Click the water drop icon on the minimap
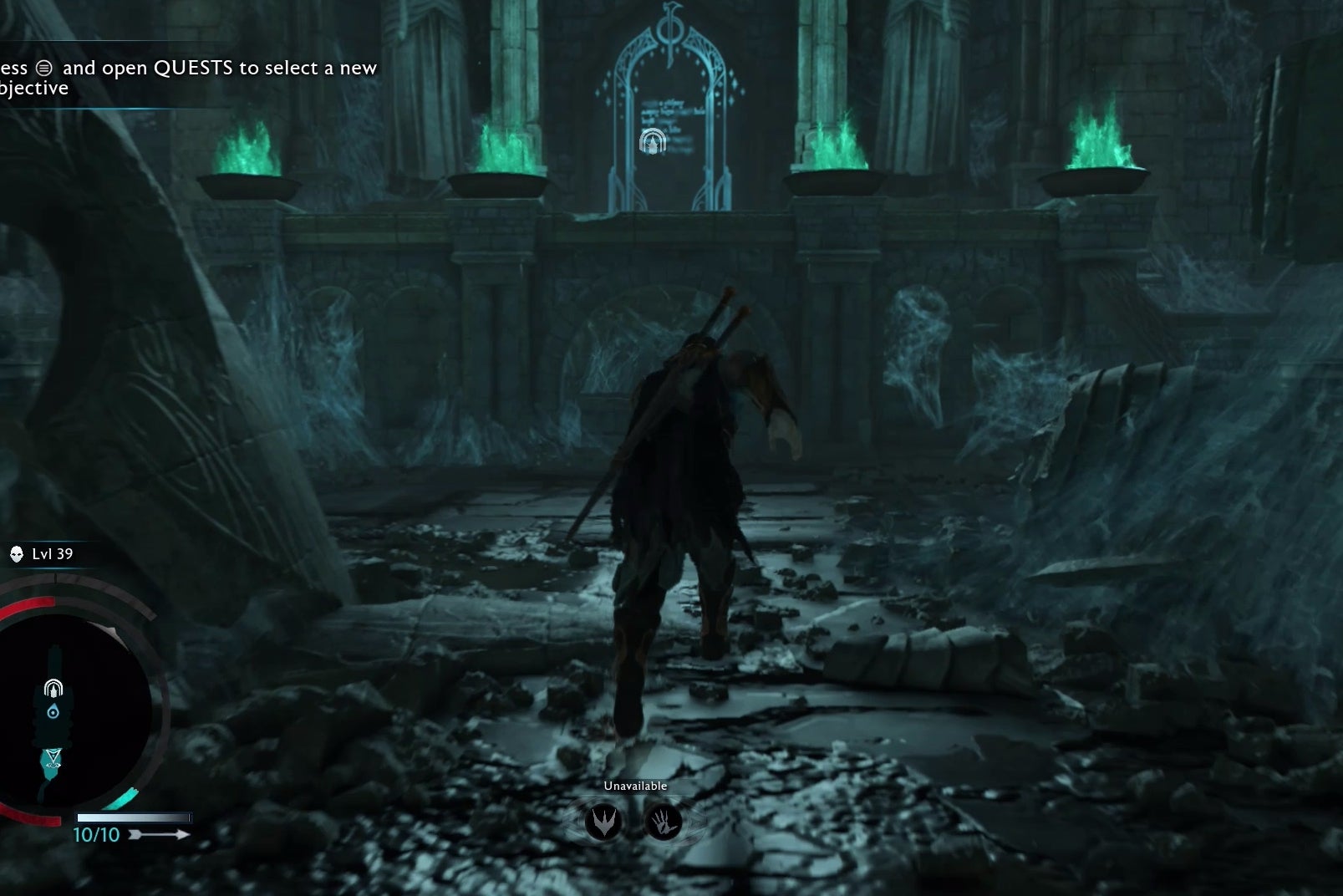This screenshot has height=896, width=1343. 53,711
